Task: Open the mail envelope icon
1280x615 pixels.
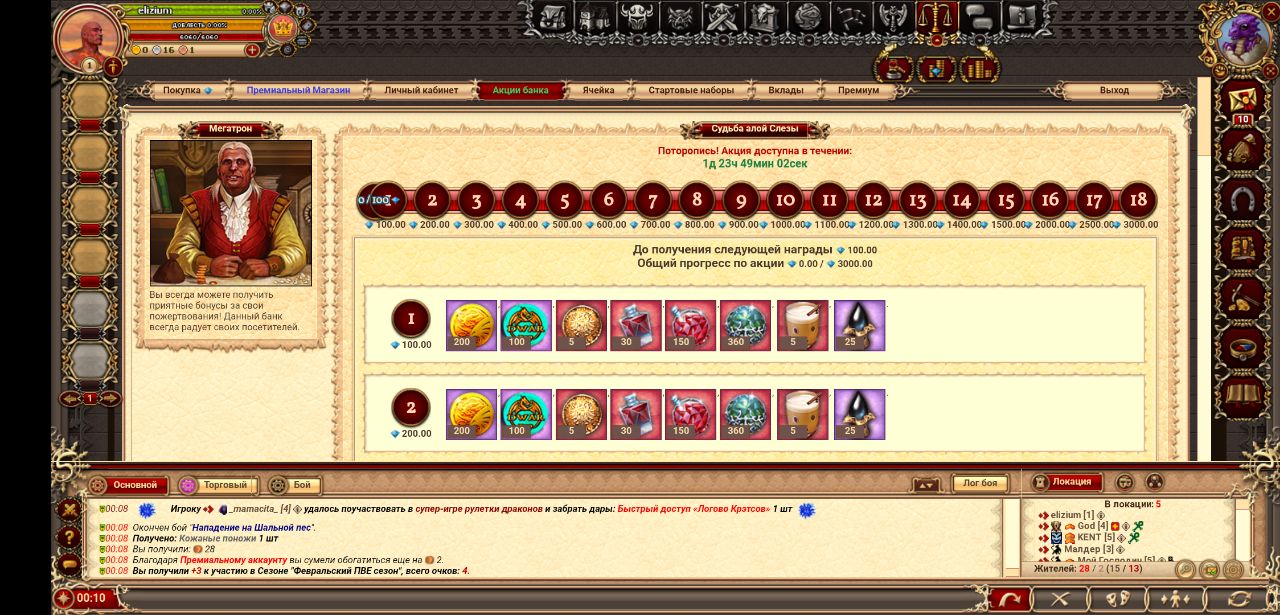Action: [x=1242, y=100]
